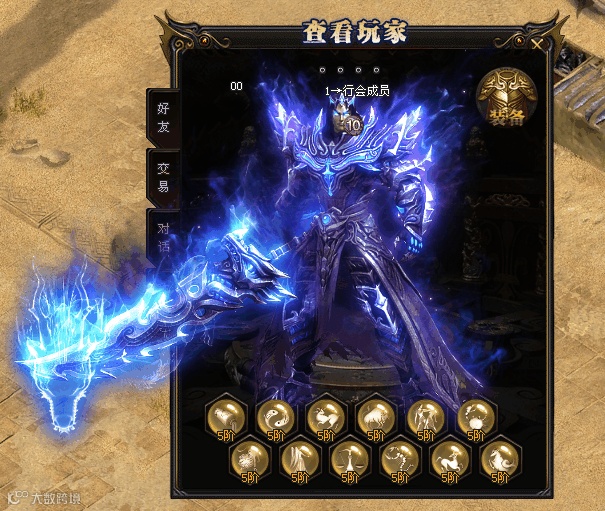The height and width of the screenshot is (511, 605).
Task: Select the Capricorn sea-goat zodiac icon
Action: click(500, 460)
